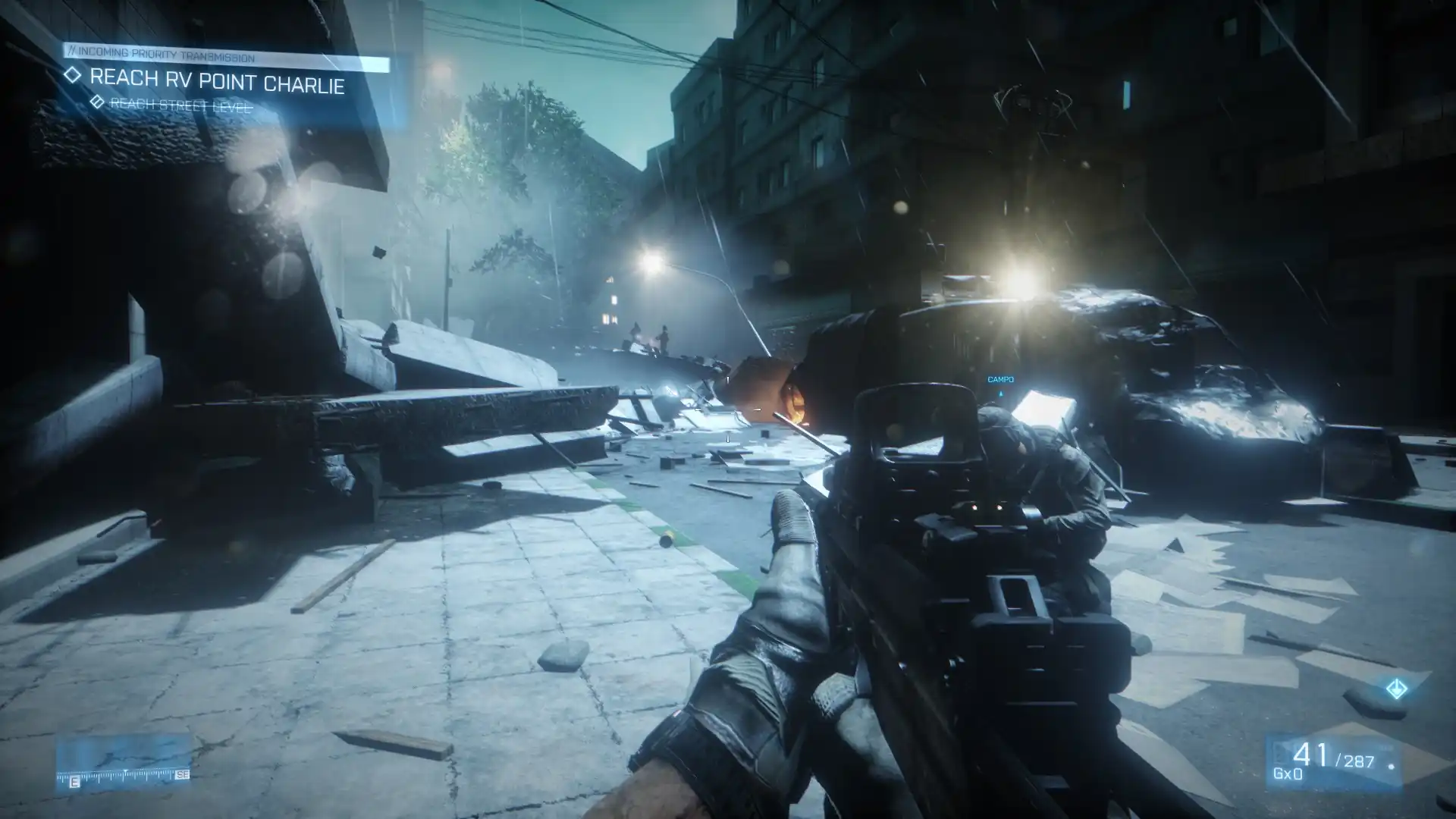The image size is (1456, 819).
Task: Expand the REACH RV POINT CHARLIE objective entry
Action: pyautogui.click(x=218, y=81)
